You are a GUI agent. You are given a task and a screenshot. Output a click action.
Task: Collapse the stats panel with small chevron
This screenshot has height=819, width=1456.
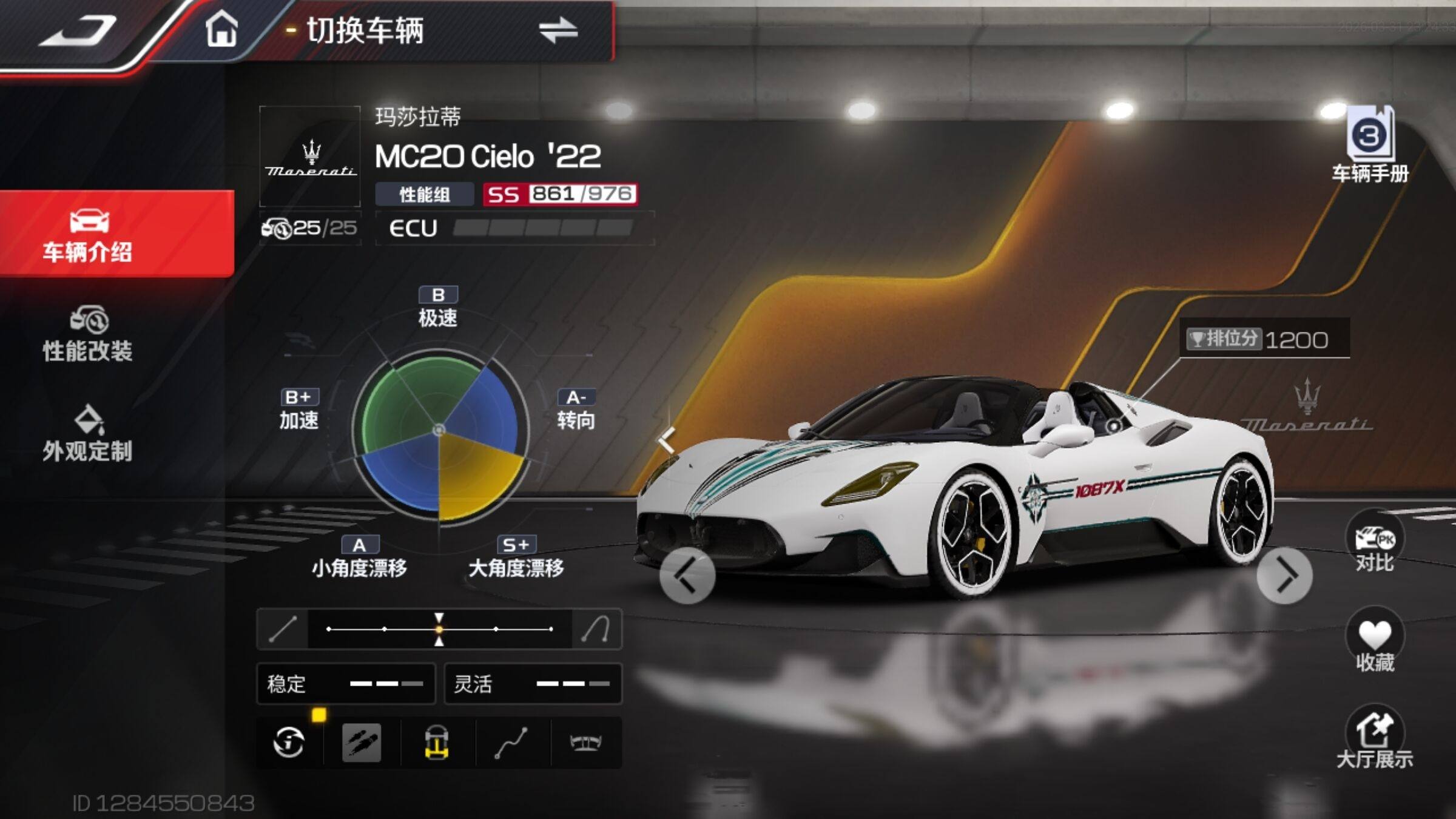coord(667,439)
